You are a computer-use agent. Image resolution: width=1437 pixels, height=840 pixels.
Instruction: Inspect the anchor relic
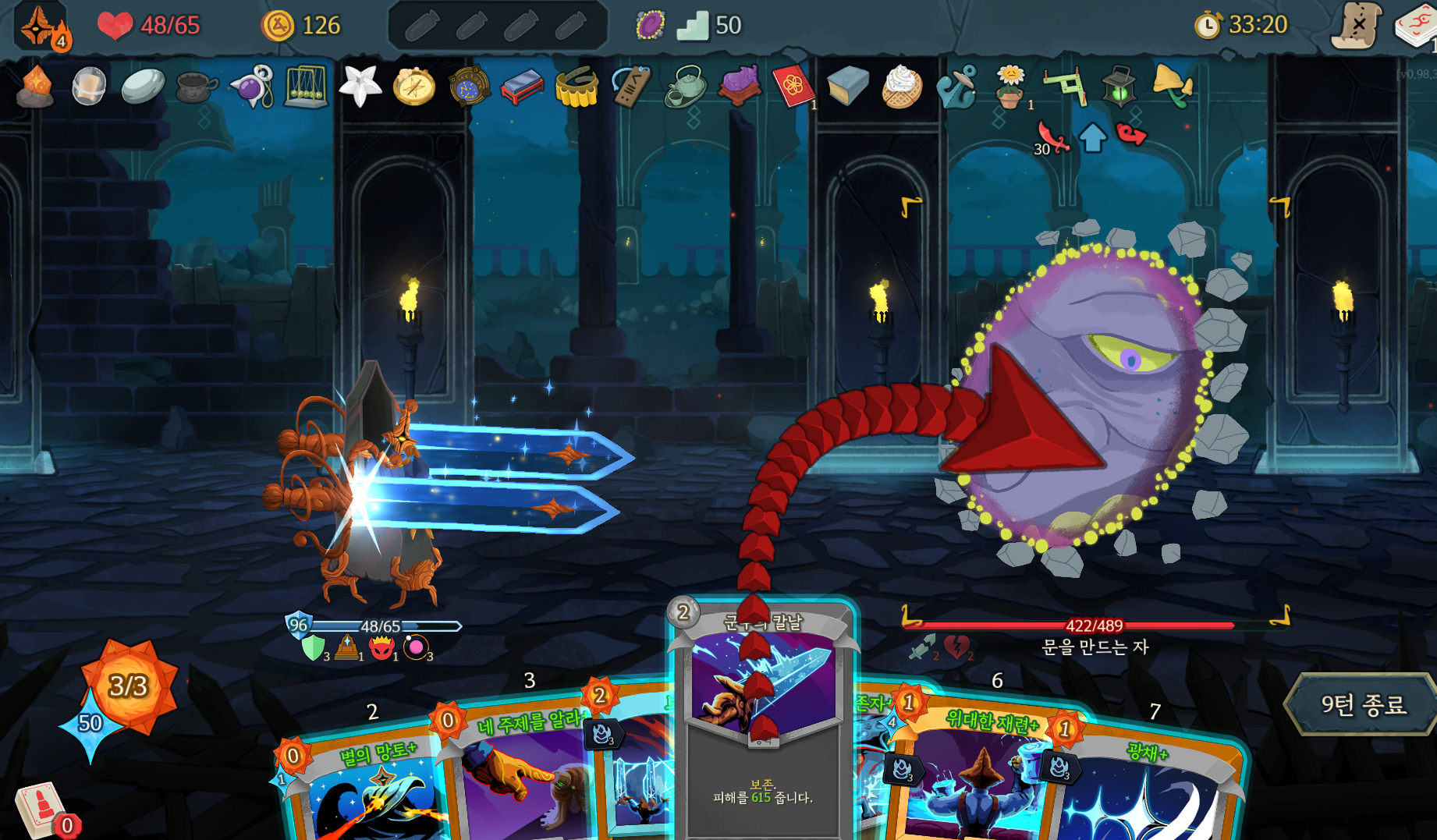click(x=956, y=87)
